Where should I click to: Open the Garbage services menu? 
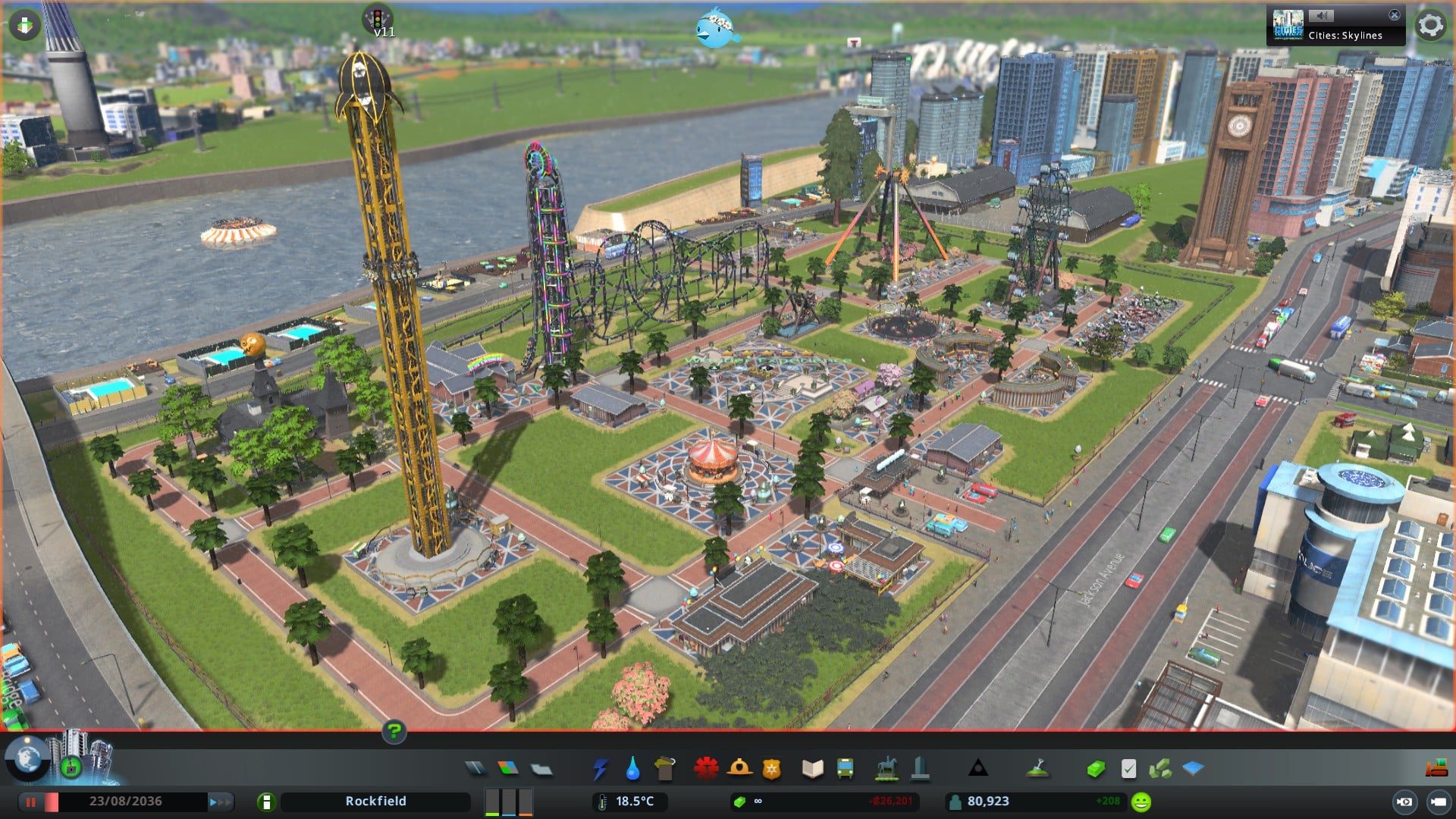(665, 769)
